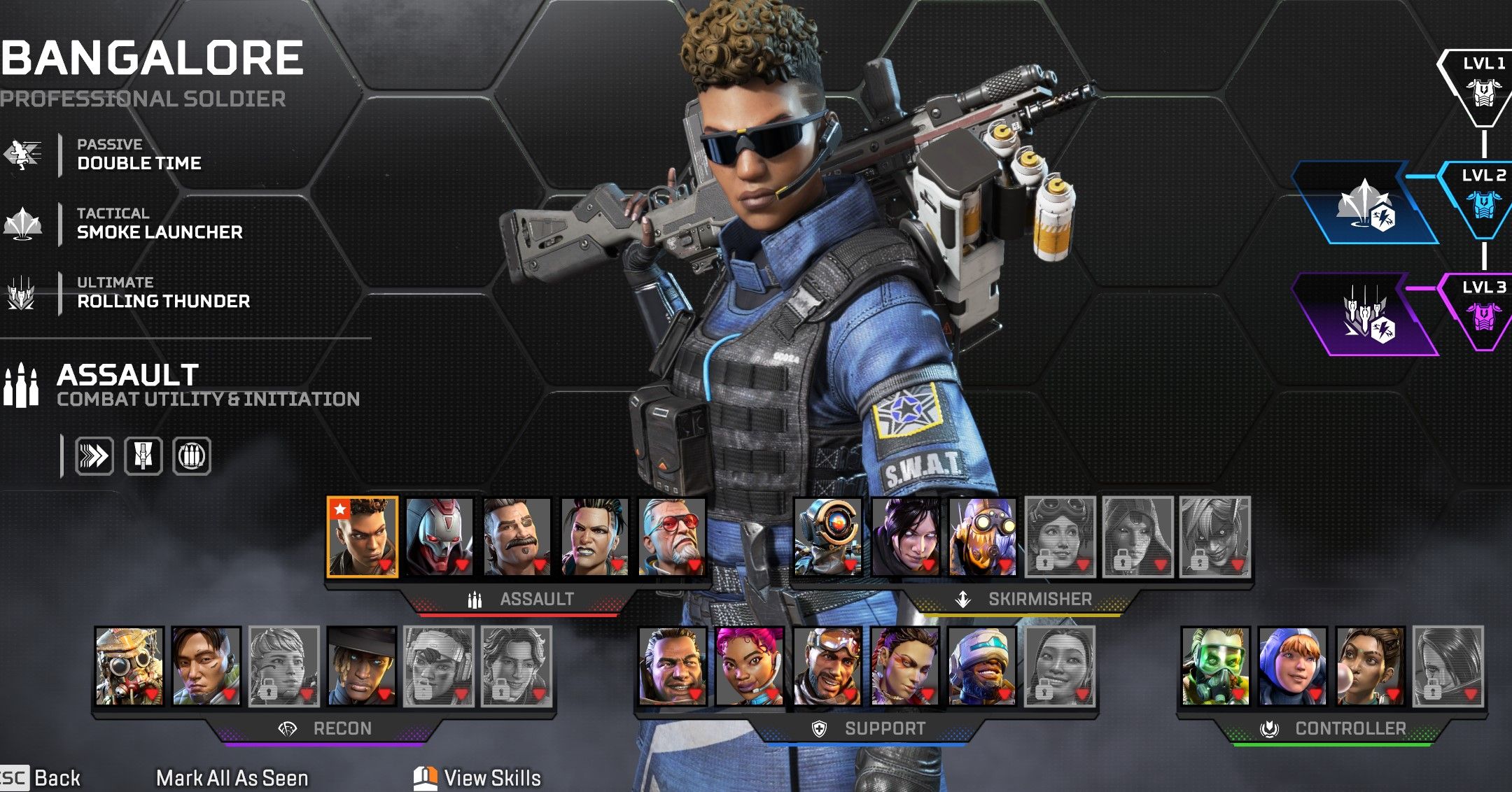
Task: Select Caustic's gas mask portrait
Action: tap(1215, 666)
